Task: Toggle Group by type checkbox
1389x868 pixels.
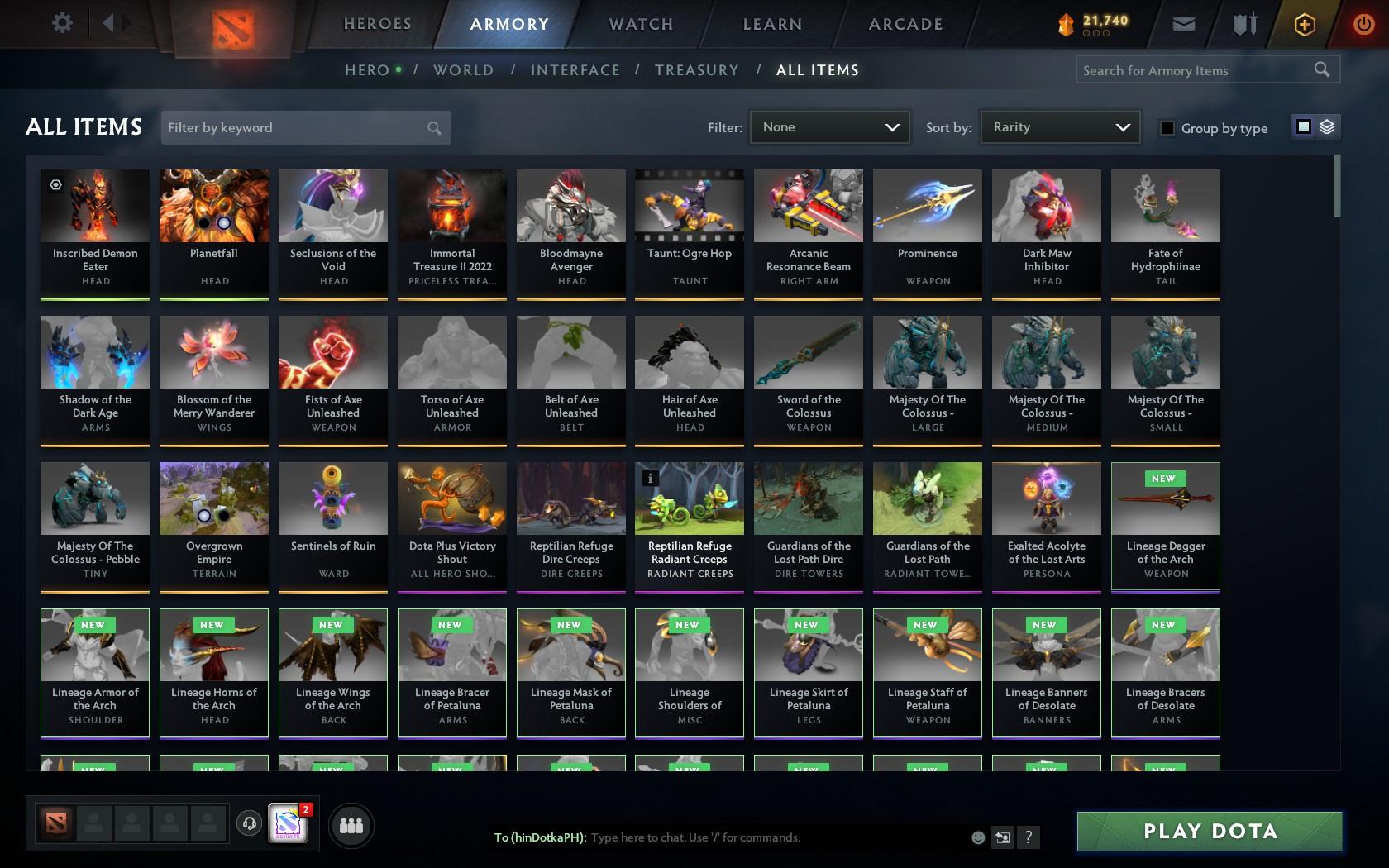Action: [1166, 128]
